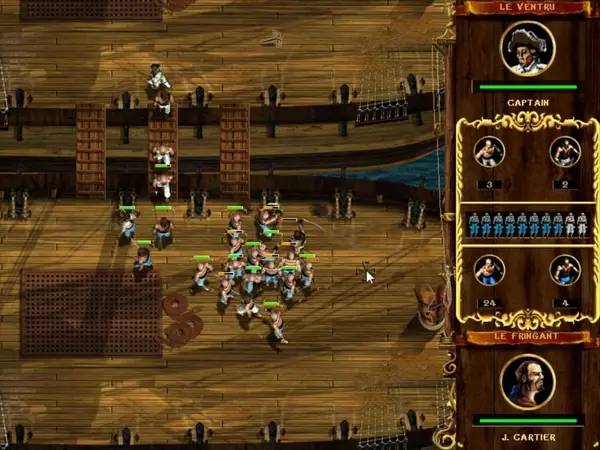
Task: Select the crew portrait showing count 24
Action: [x=489, y=270]
